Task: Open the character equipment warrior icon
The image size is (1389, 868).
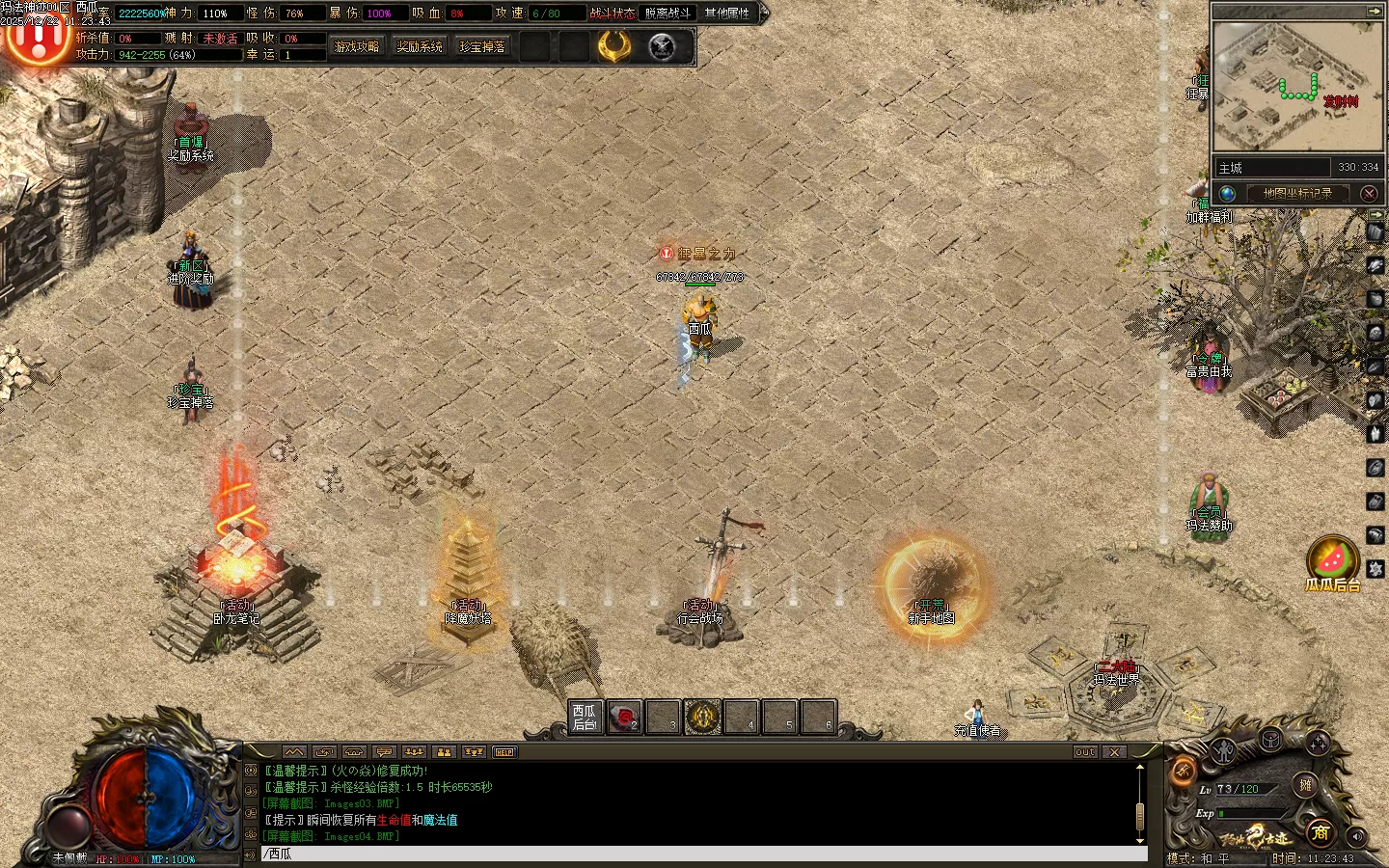Action: pyautogui.click(x=1223, y=749)
